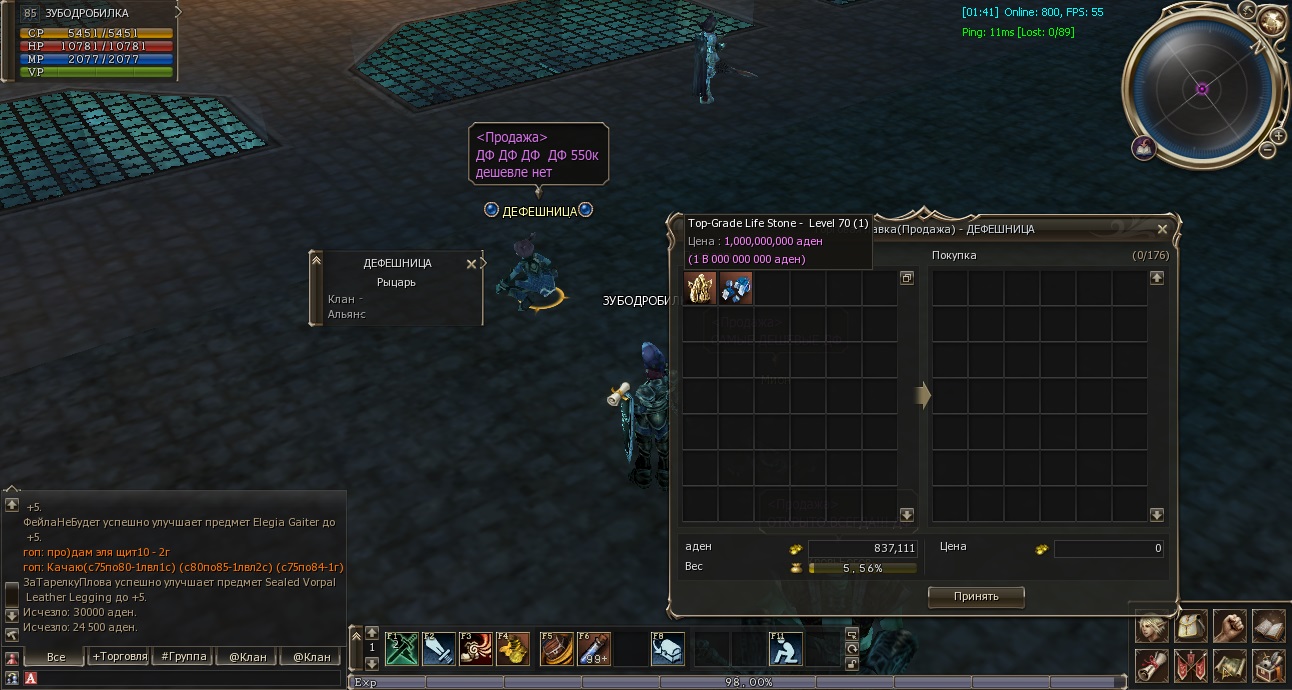Click the chat message input field

190,678
